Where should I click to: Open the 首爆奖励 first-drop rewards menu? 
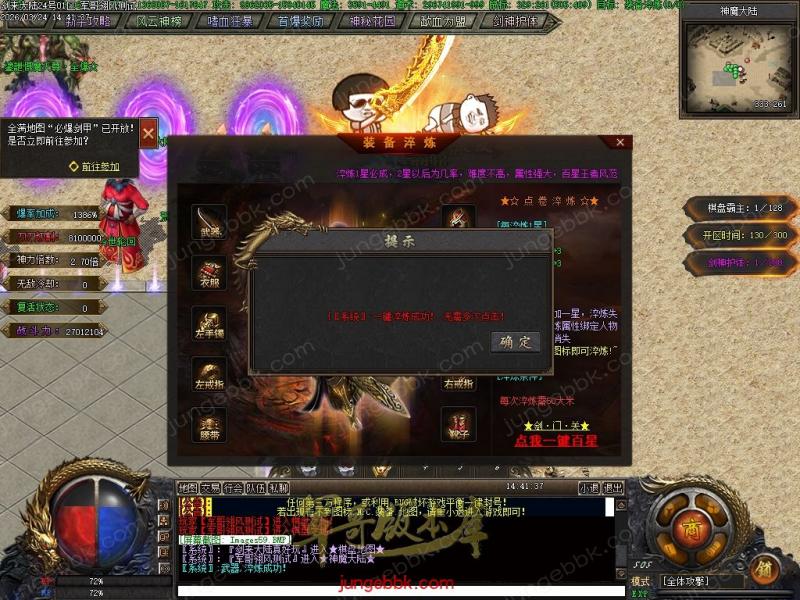tap(301, 21)
